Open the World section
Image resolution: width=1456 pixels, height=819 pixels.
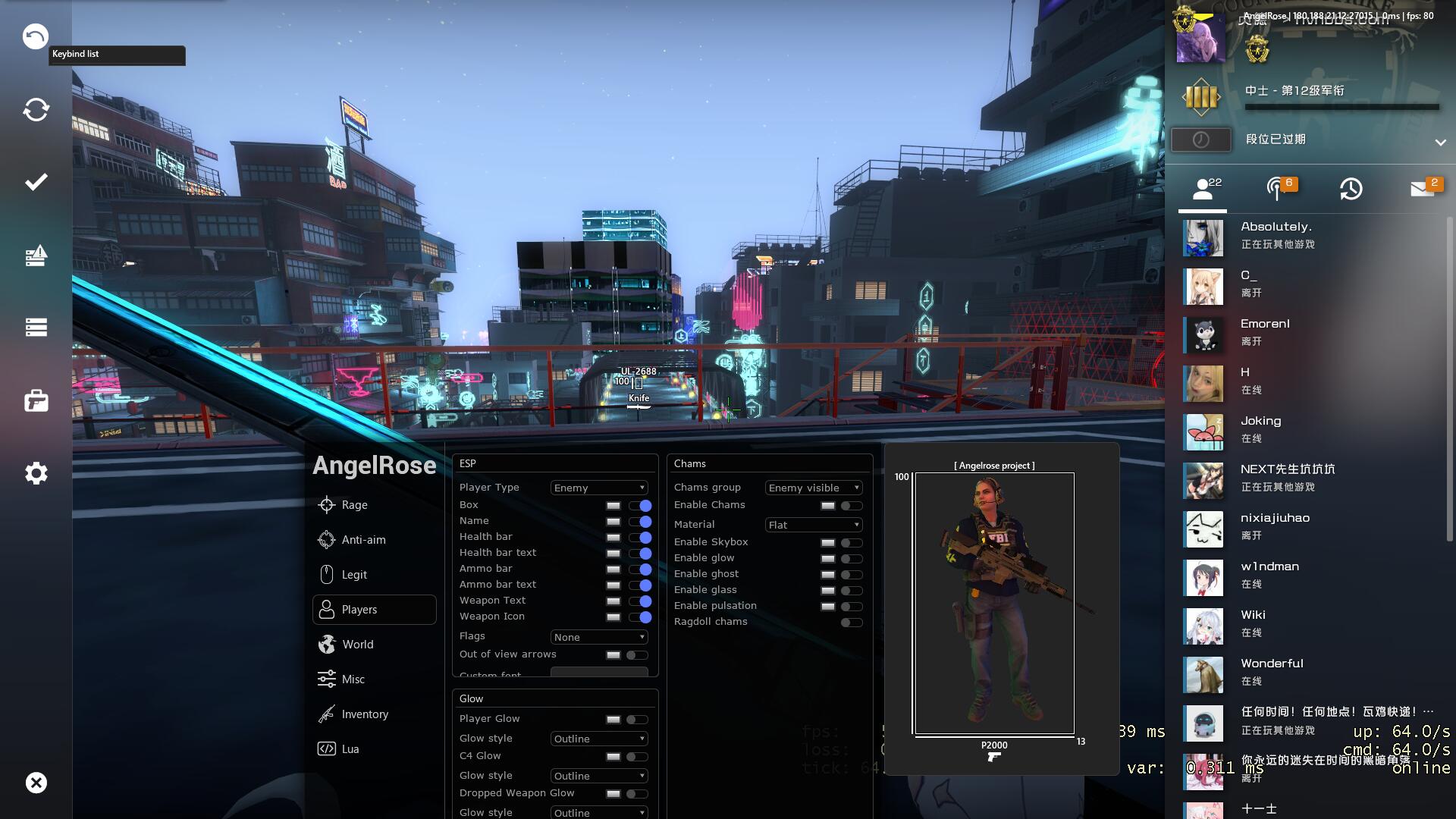357,645
